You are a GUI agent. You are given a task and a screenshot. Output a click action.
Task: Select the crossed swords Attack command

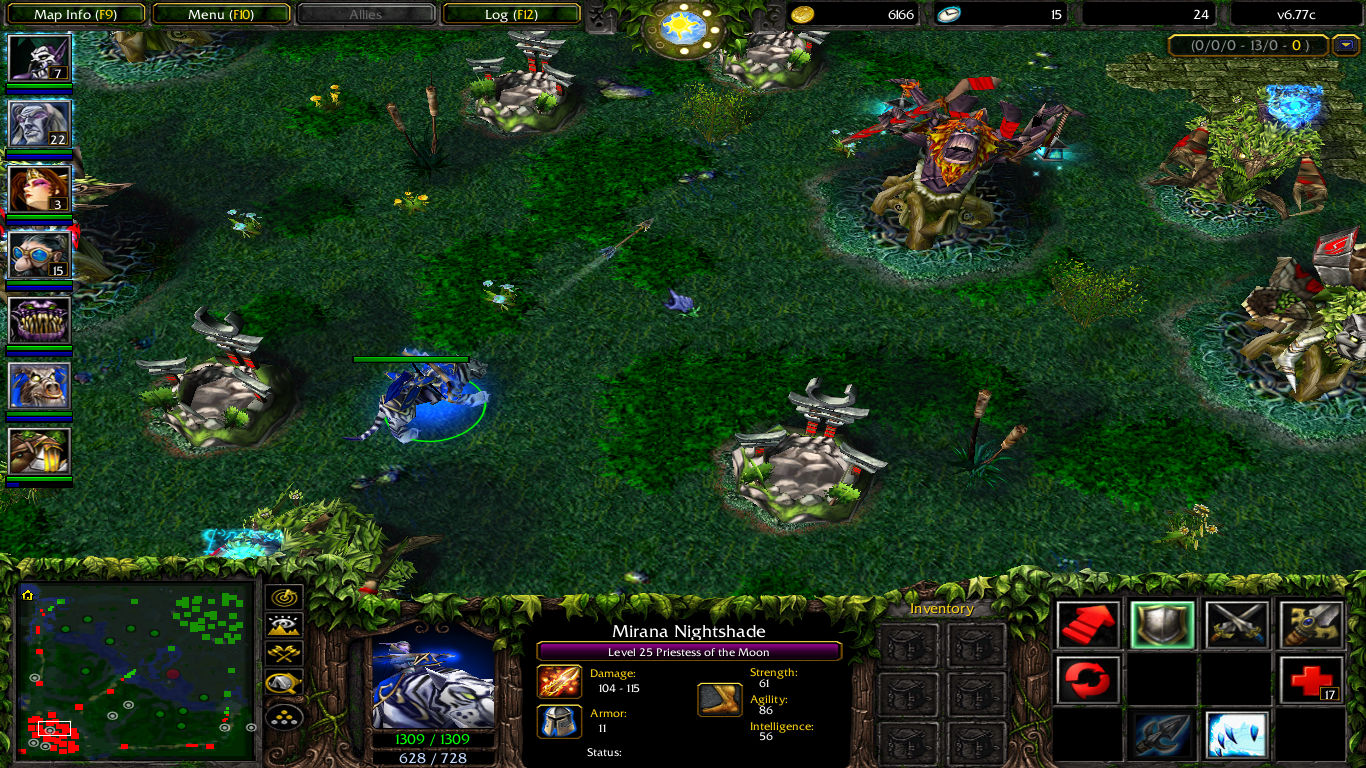(x=1236, y=623)
